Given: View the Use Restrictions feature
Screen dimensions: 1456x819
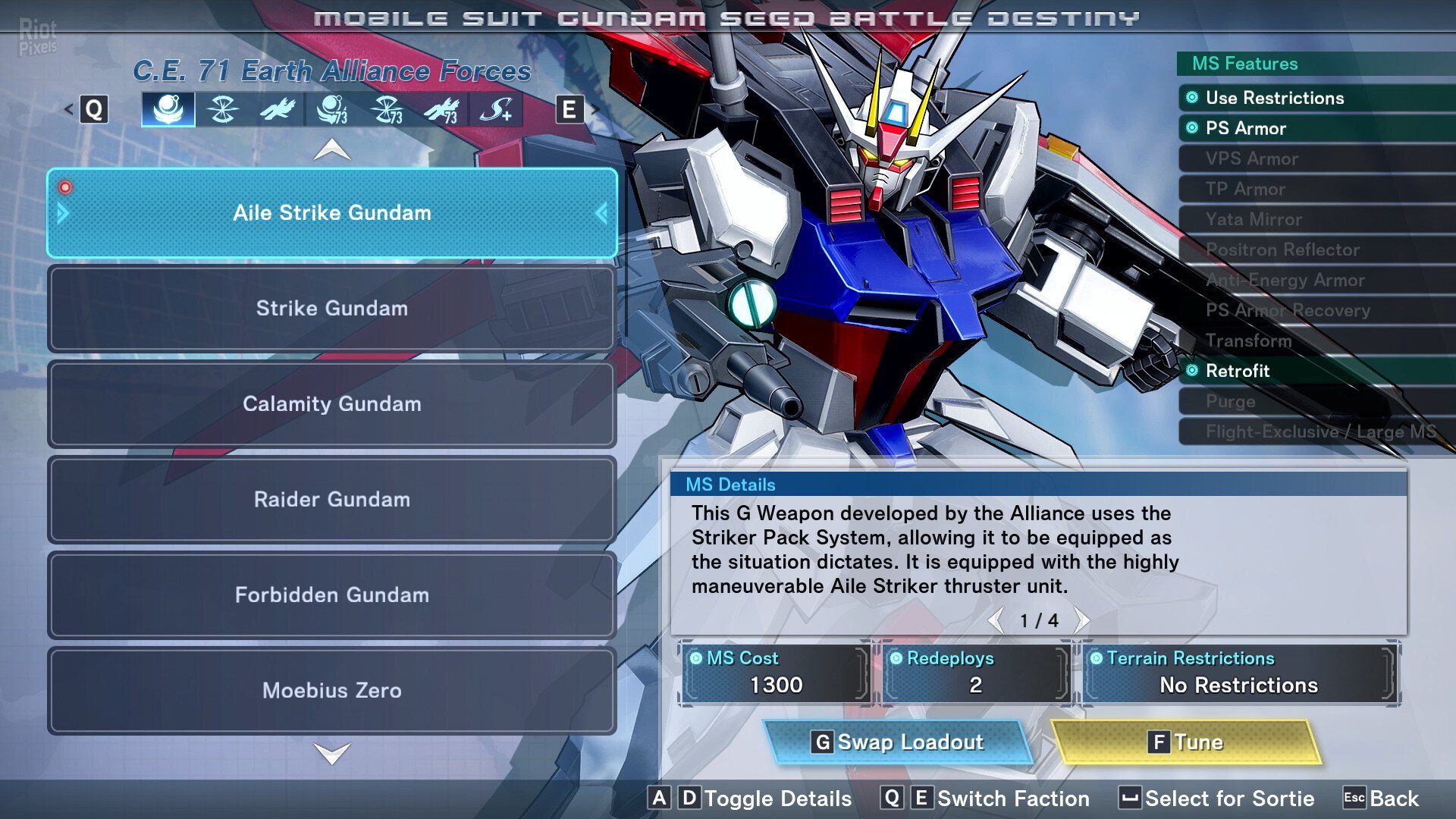Looking at the screenshot, I should [x=1274, y=98].
